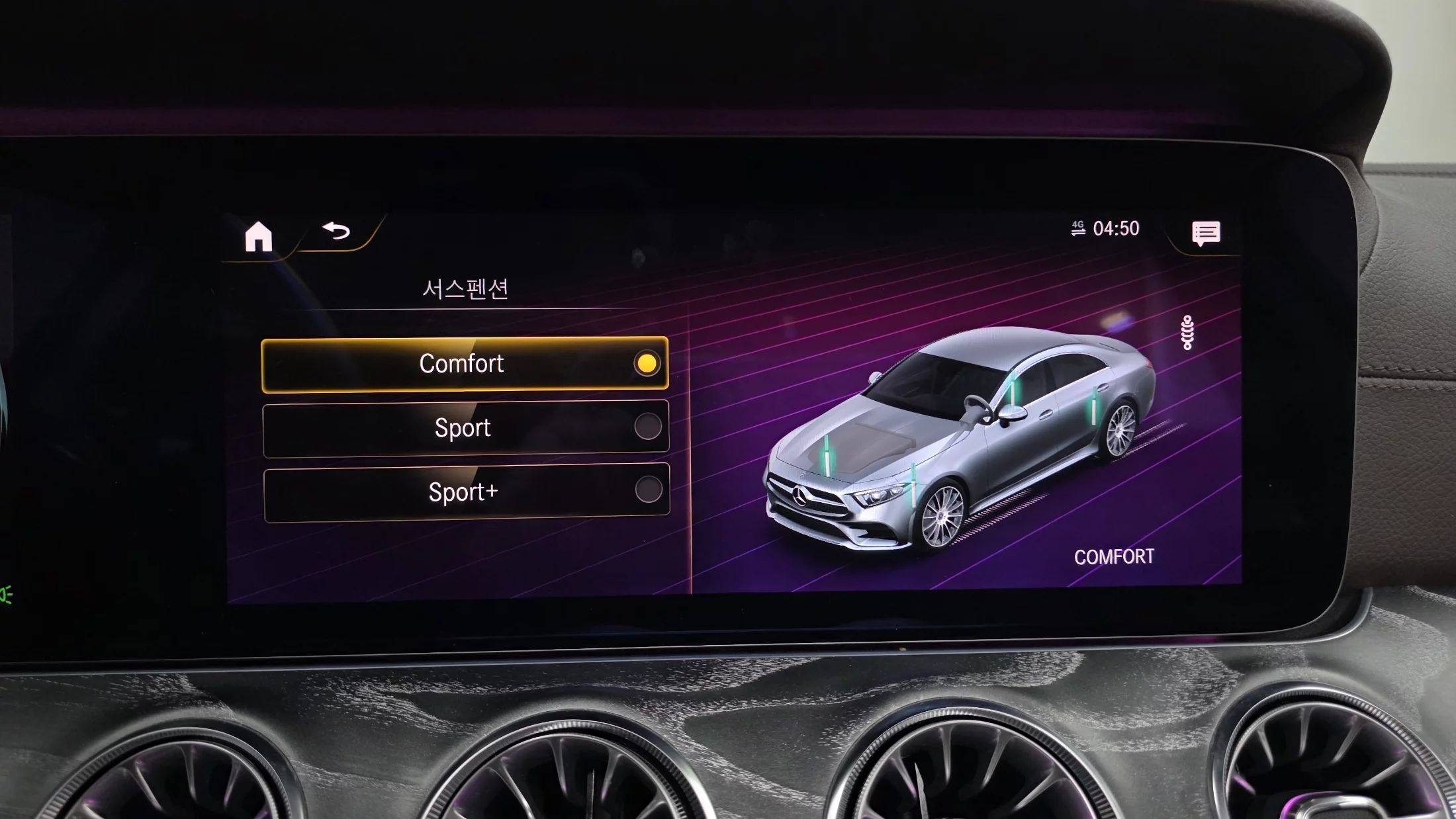This screenshot has width=1456, height=819.
Task: Select Comfort suspension mode
Action: tap(465, 364)
